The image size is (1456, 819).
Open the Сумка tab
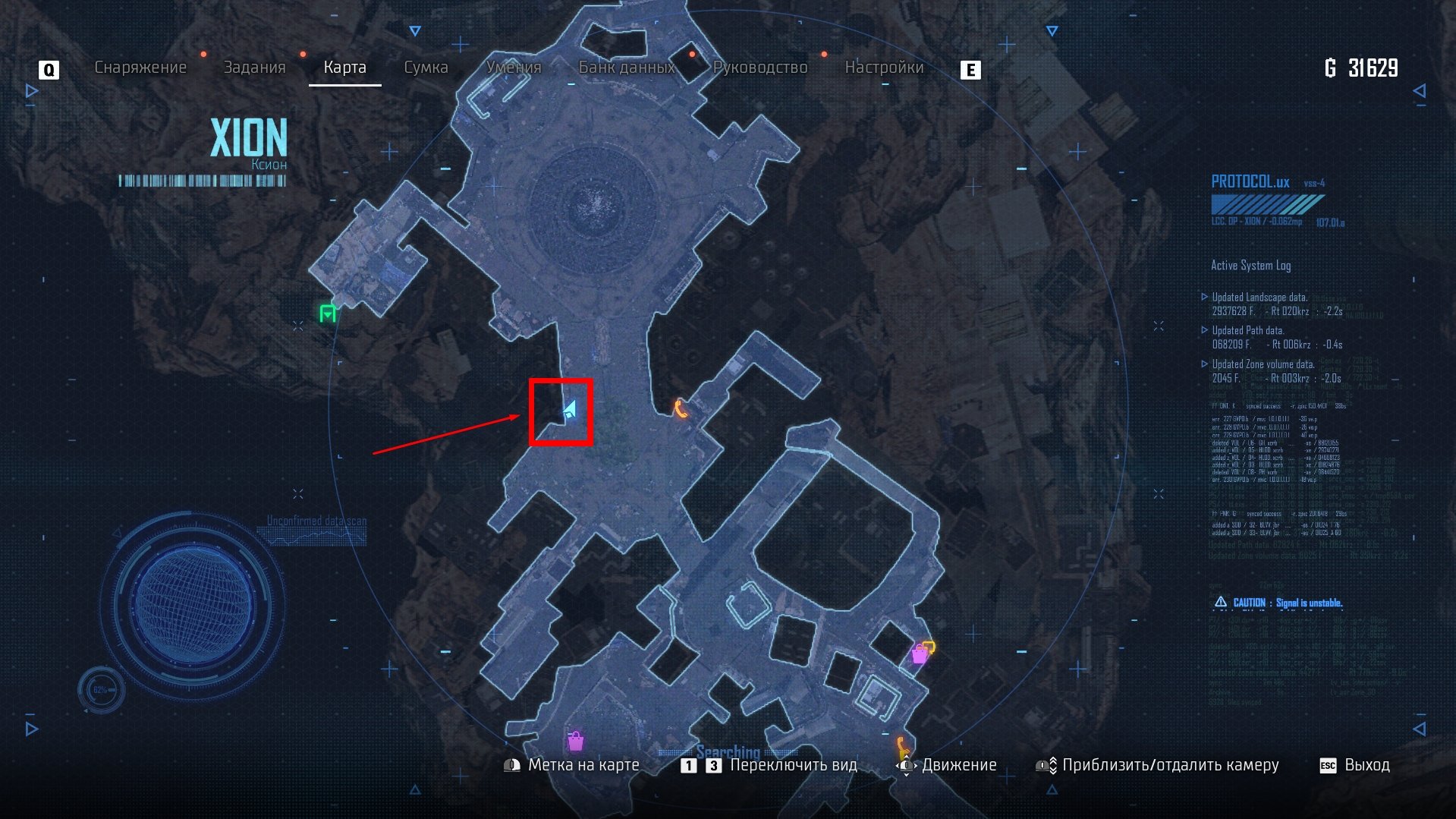pyautogui.click(x=426, y=68)
